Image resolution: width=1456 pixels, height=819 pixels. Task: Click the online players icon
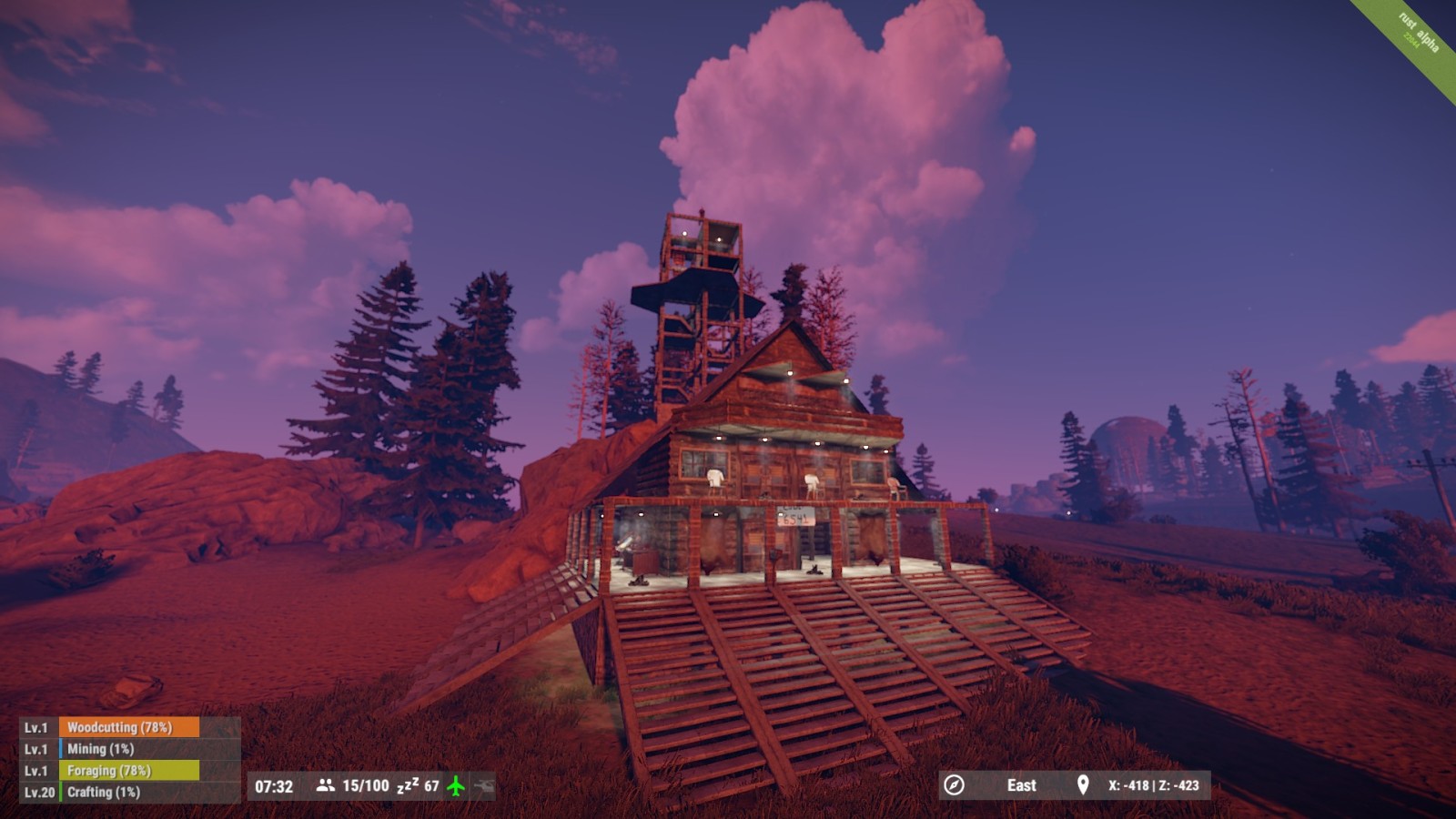[325, 785]
